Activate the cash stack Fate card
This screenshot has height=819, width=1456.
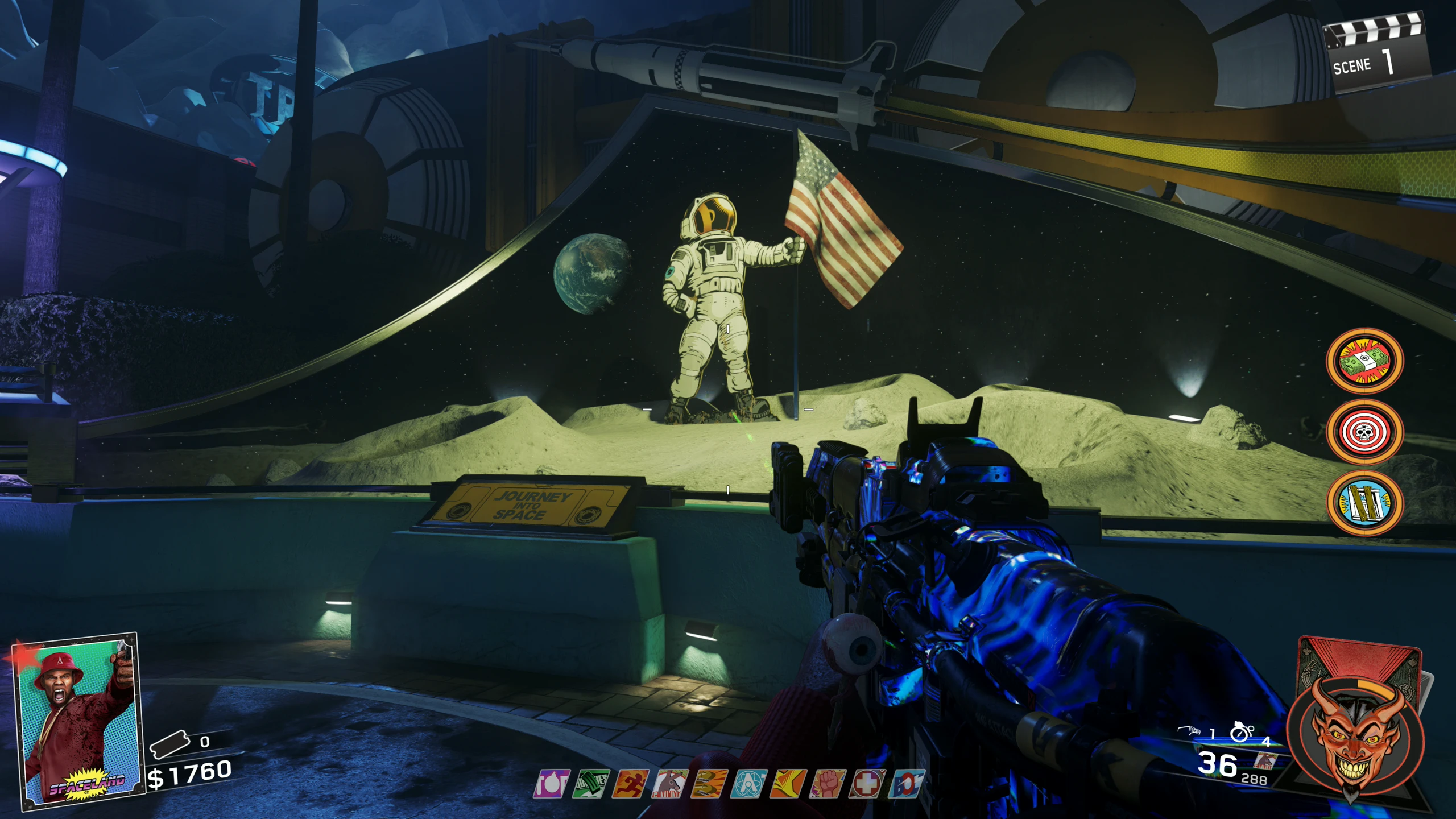[x=1364, y=361]
